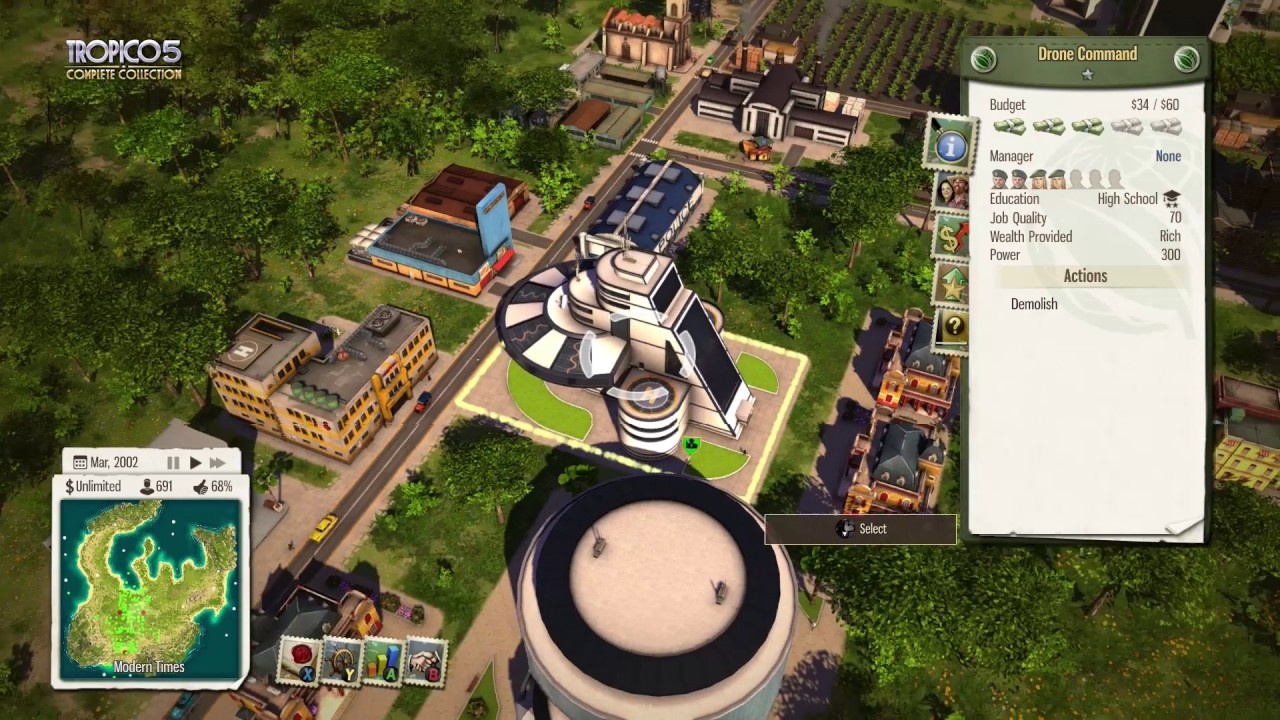Click the island minimap

[150, 580]
